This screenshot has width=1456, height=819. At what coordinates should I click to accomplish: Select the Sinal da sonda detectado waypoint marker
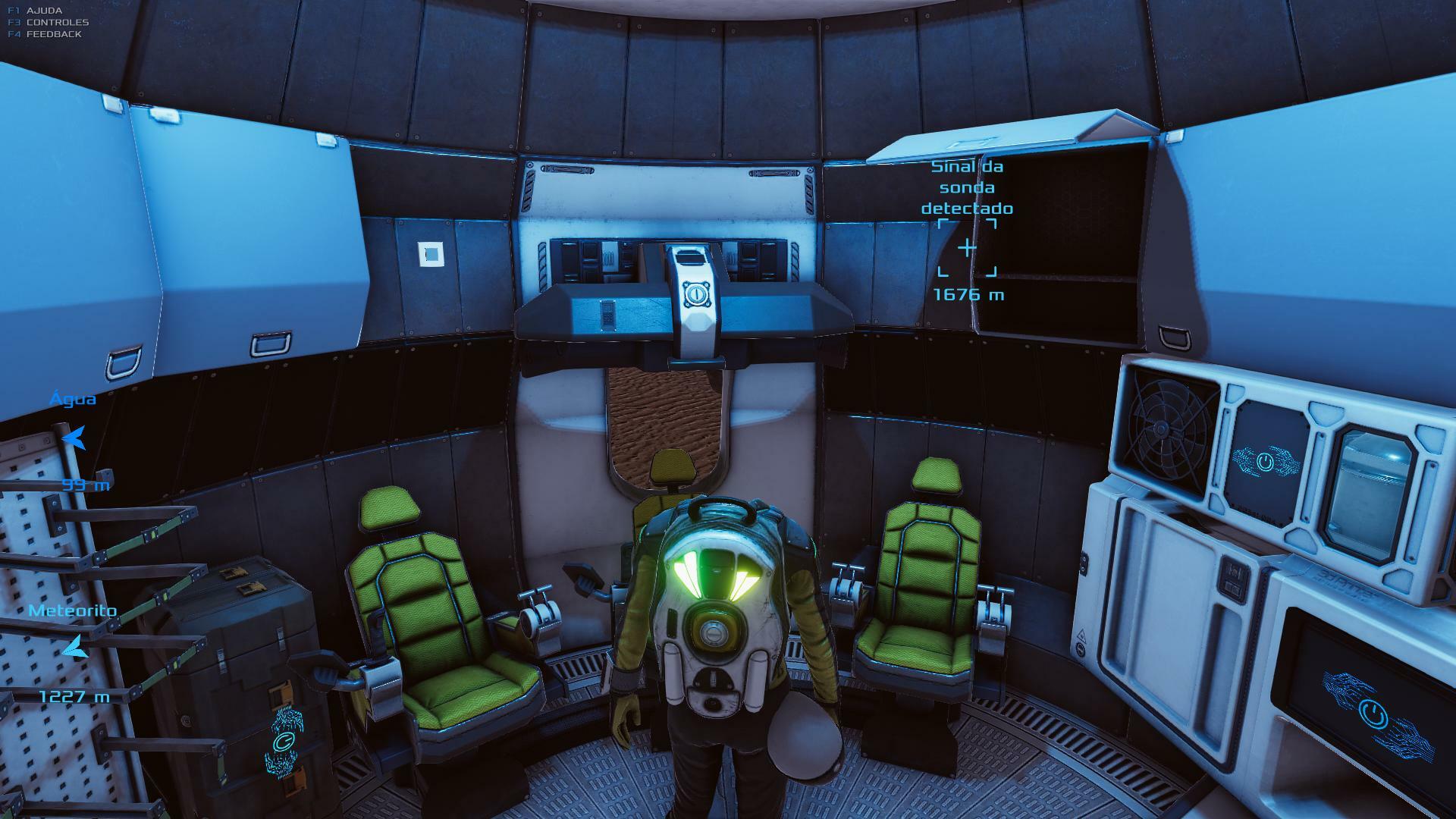click(967, 248)
